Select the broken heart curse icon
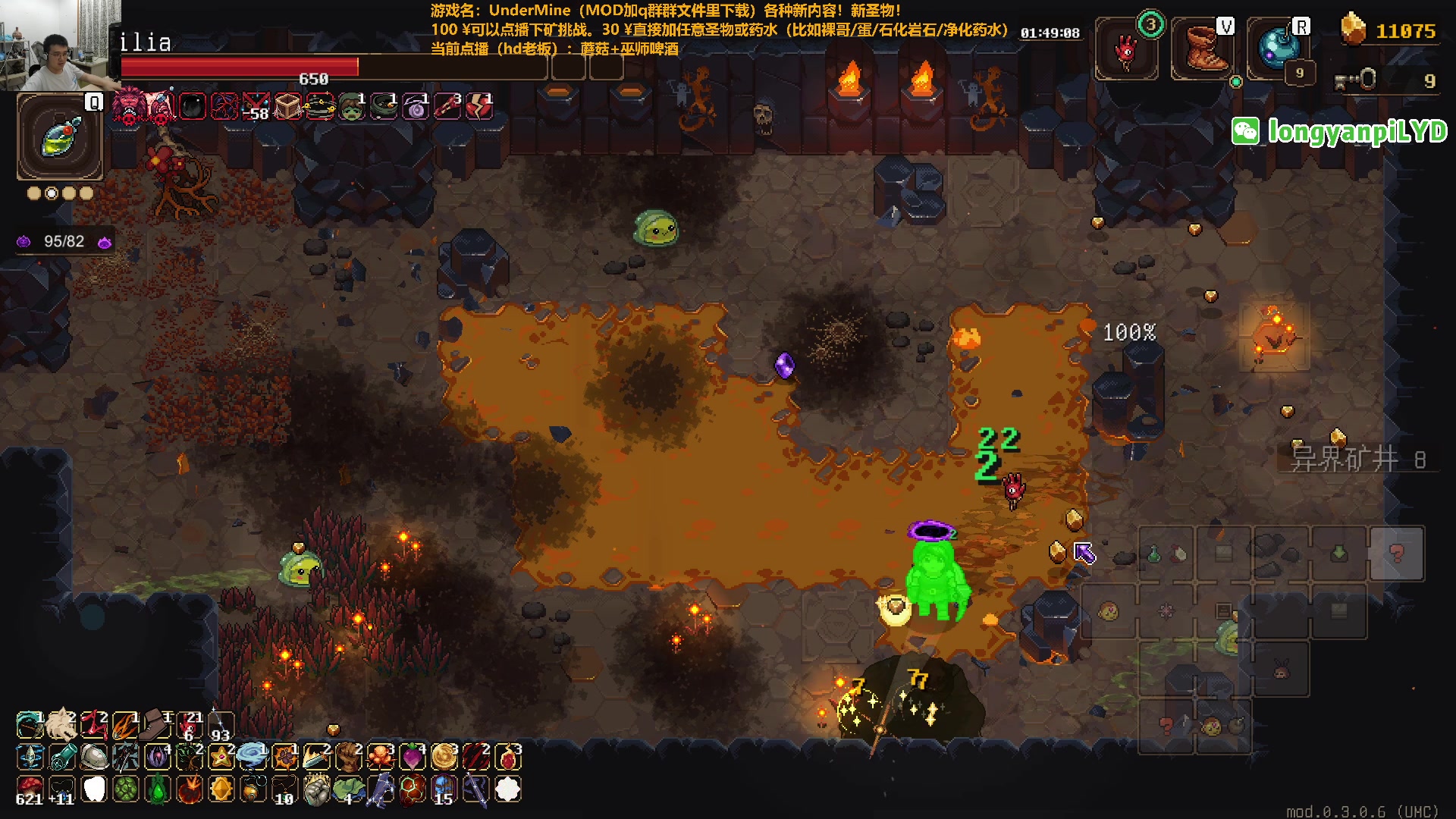The width and height of the screenshot is (1456, 819). [x=479, y=107]
